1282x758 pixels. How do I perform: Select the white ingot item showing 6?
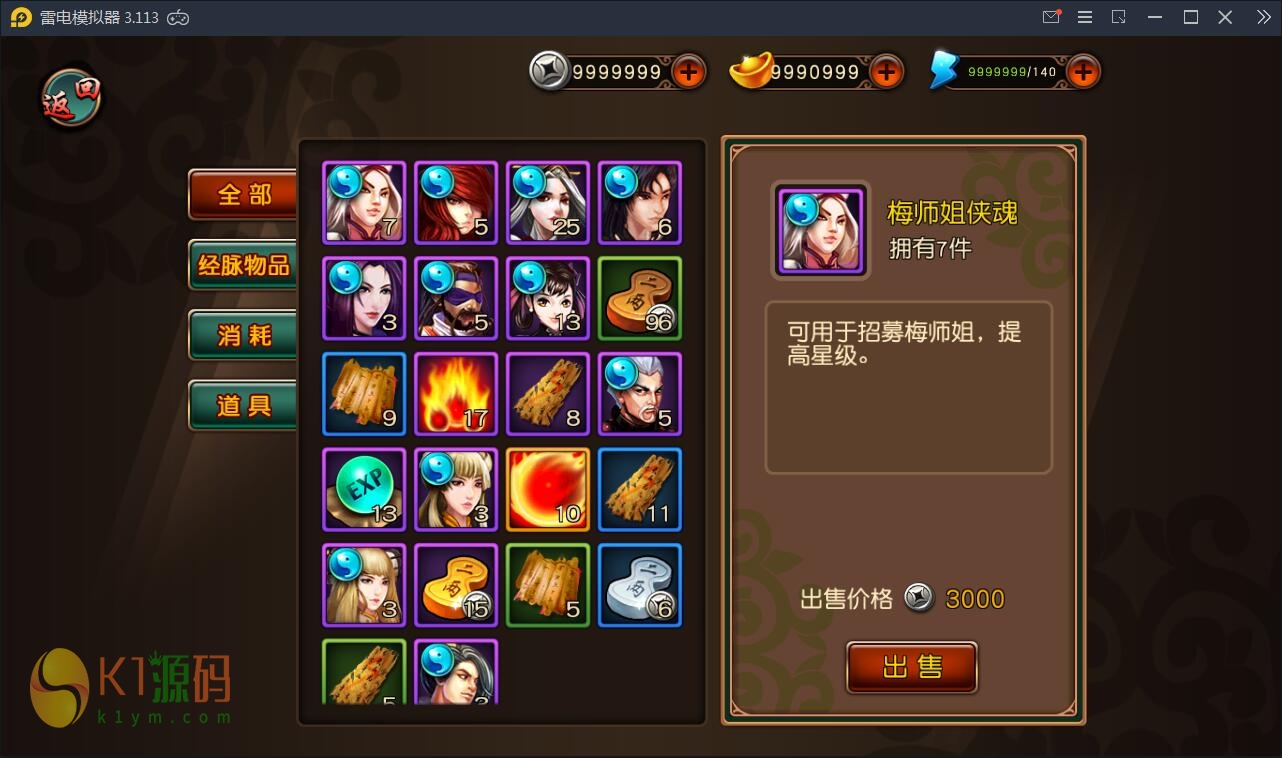(x=640, y=585)
